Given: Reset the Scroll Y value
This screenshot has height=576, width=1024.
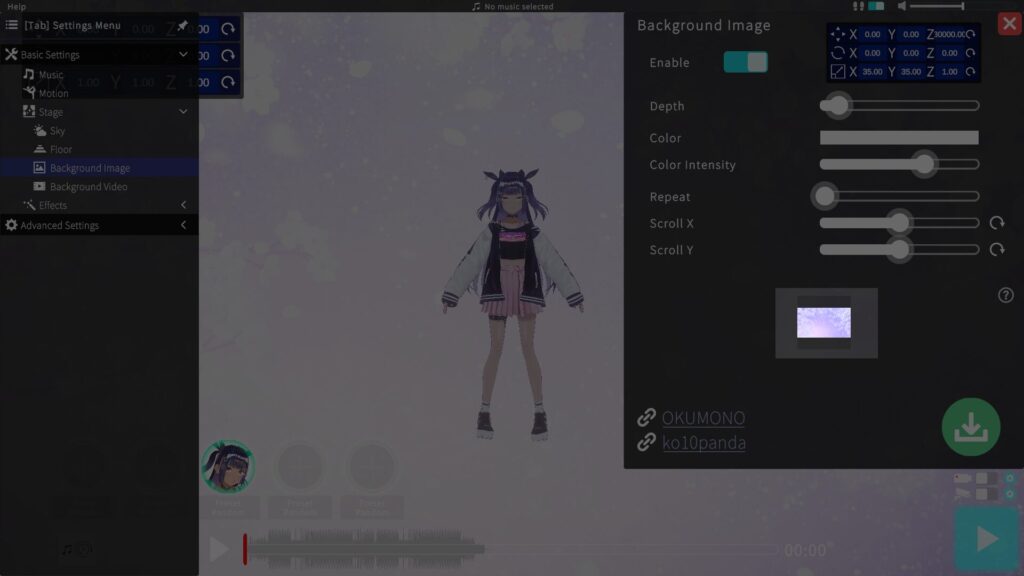Looking at the screenshot, I should pyautogui.click(x=997, y=249).
